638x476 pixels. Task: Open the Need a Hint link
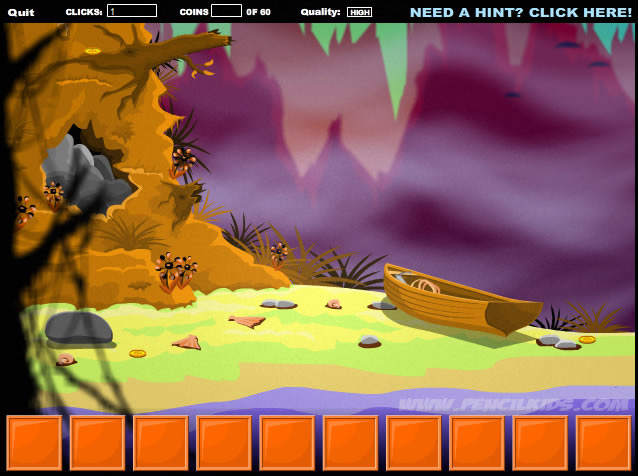[x=520, y=12]
